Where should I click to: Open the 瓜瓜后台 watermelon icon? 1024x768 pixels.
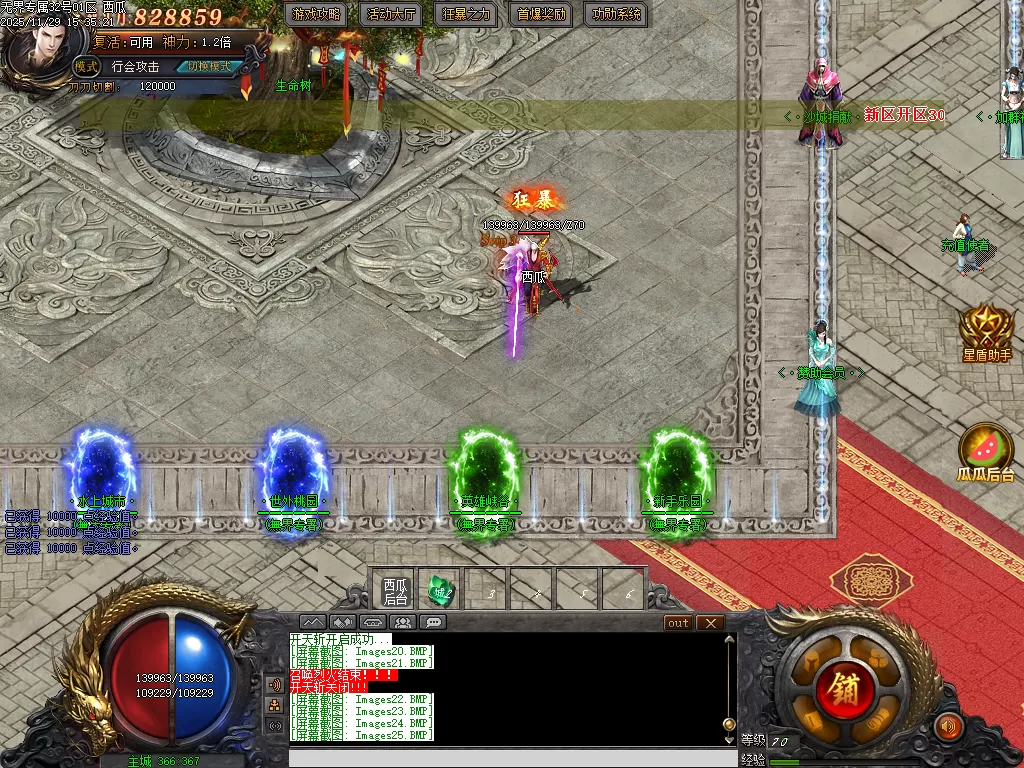click(986, 452)
